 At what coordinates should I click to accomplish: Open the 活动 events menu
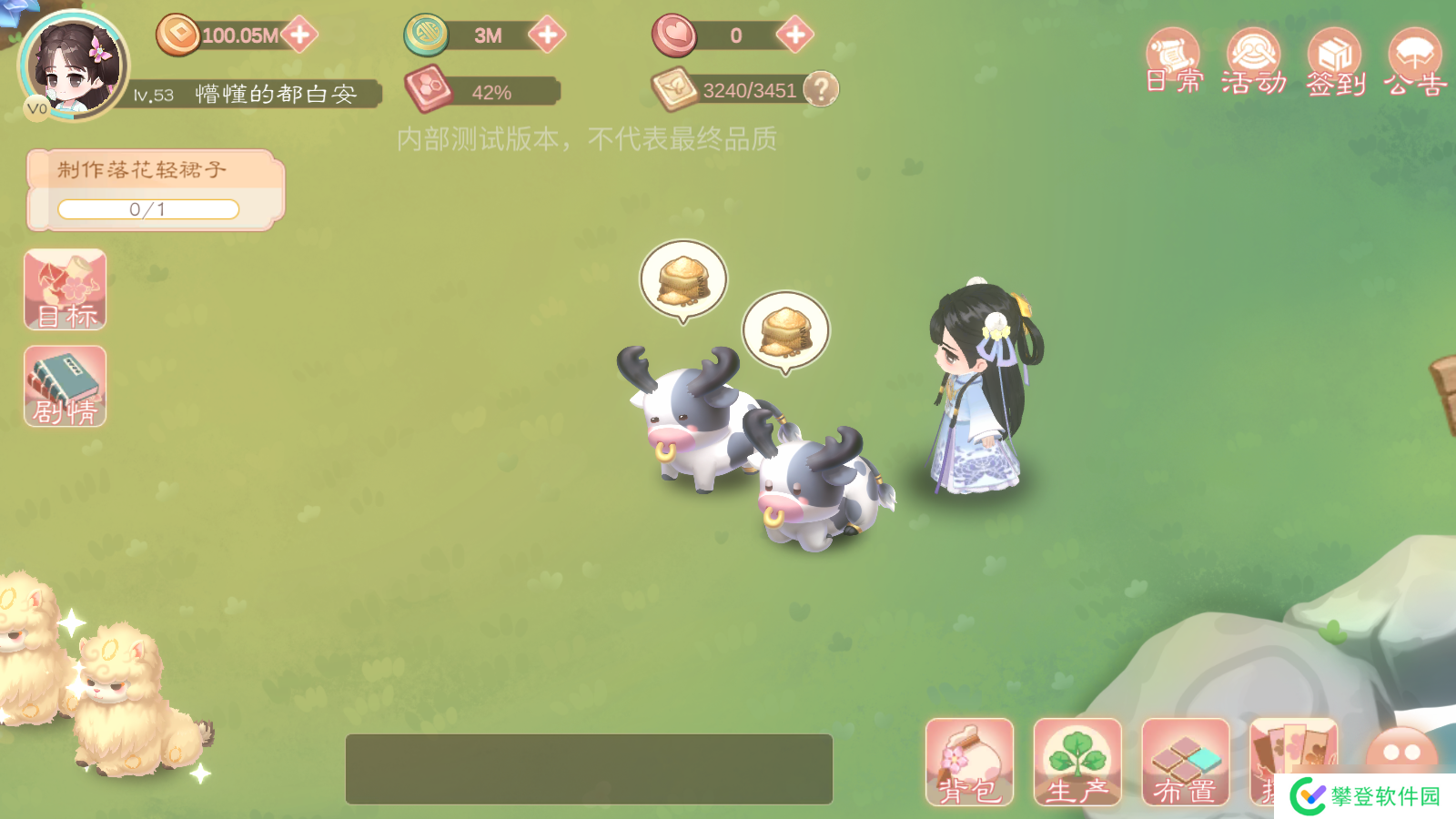(x=1254, y=62)
